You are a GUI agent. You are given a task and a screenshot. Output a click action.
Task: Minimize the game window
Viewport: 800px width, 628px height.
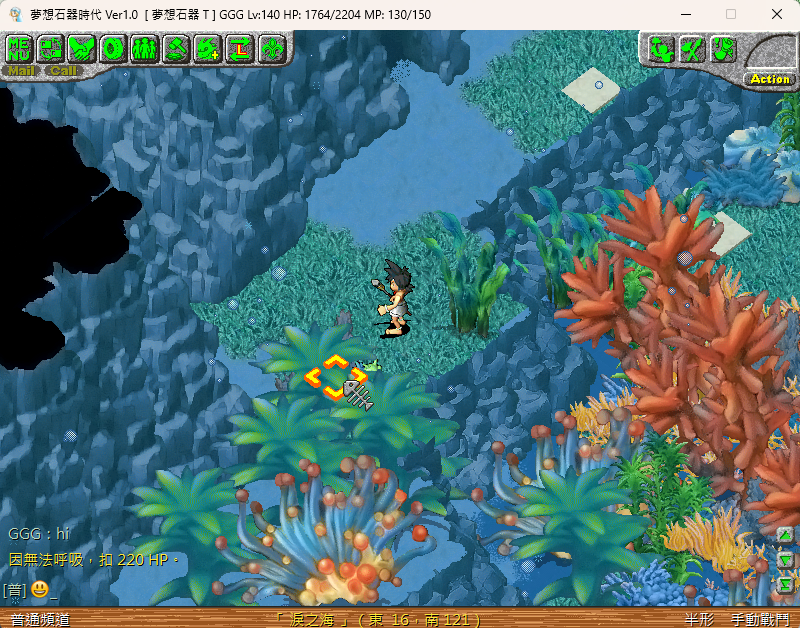(685, 14)
